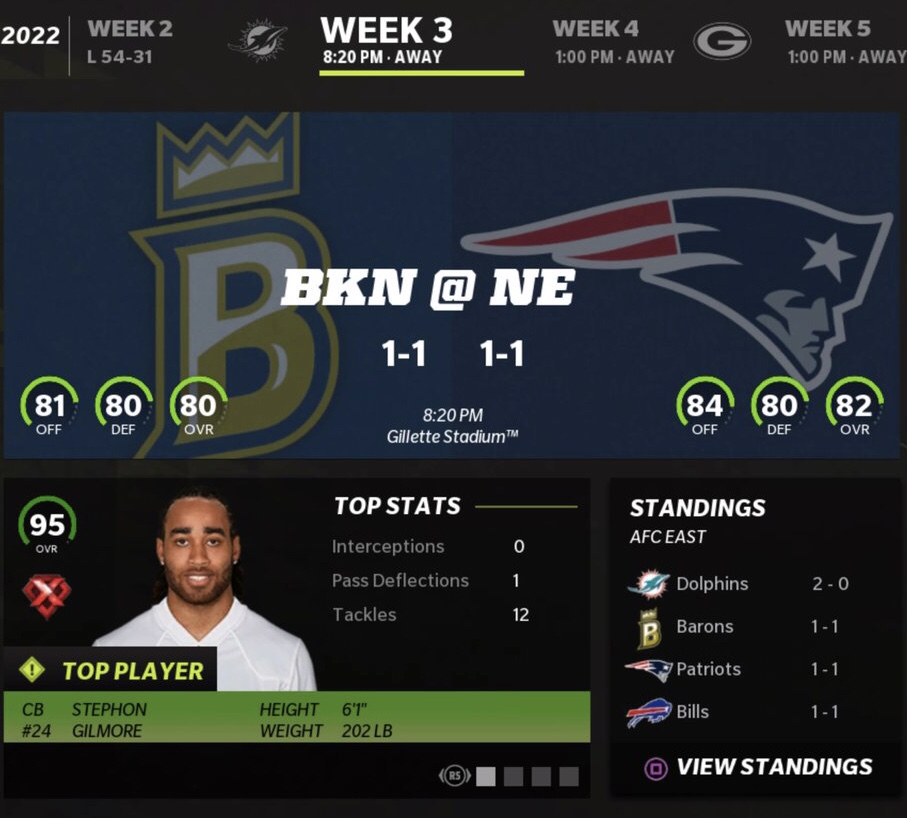Select the Week 2 schedule tab
Viewport: 907px width, 818px height.
[129, 41]
